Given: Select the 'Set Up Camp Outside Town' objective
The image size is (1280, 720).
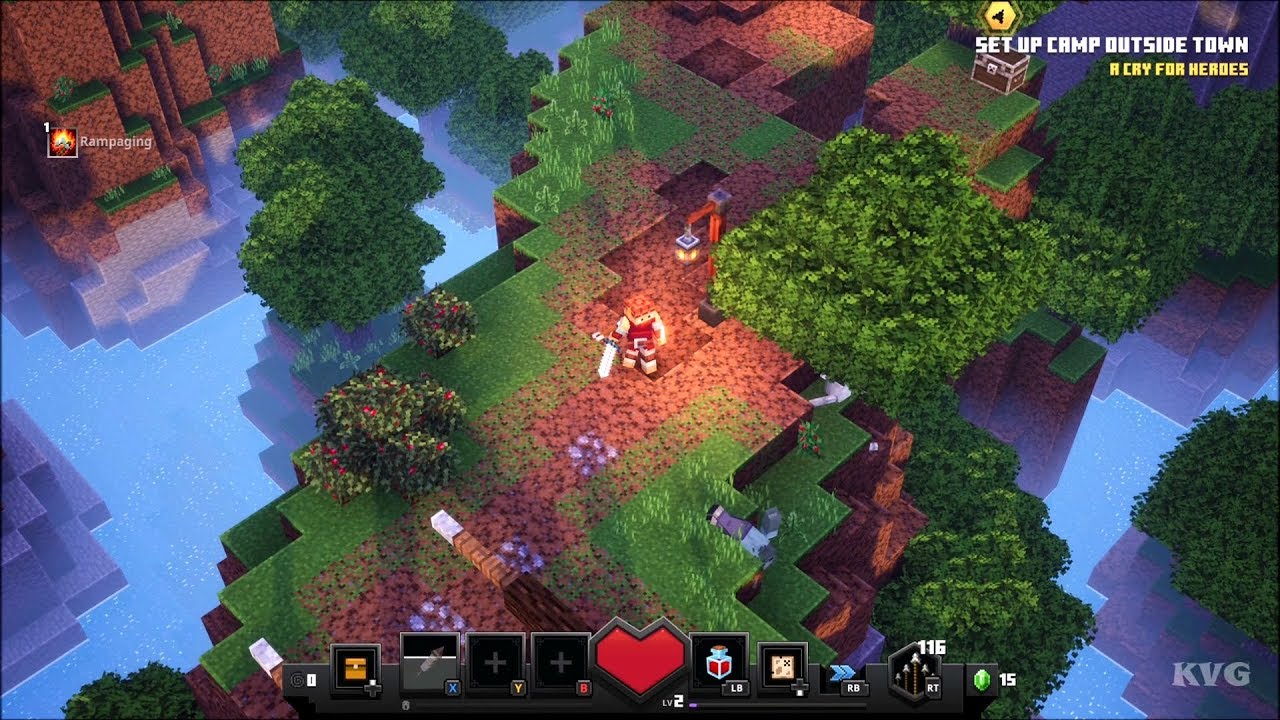Looking at the screenshot, I should (1111, 45).
